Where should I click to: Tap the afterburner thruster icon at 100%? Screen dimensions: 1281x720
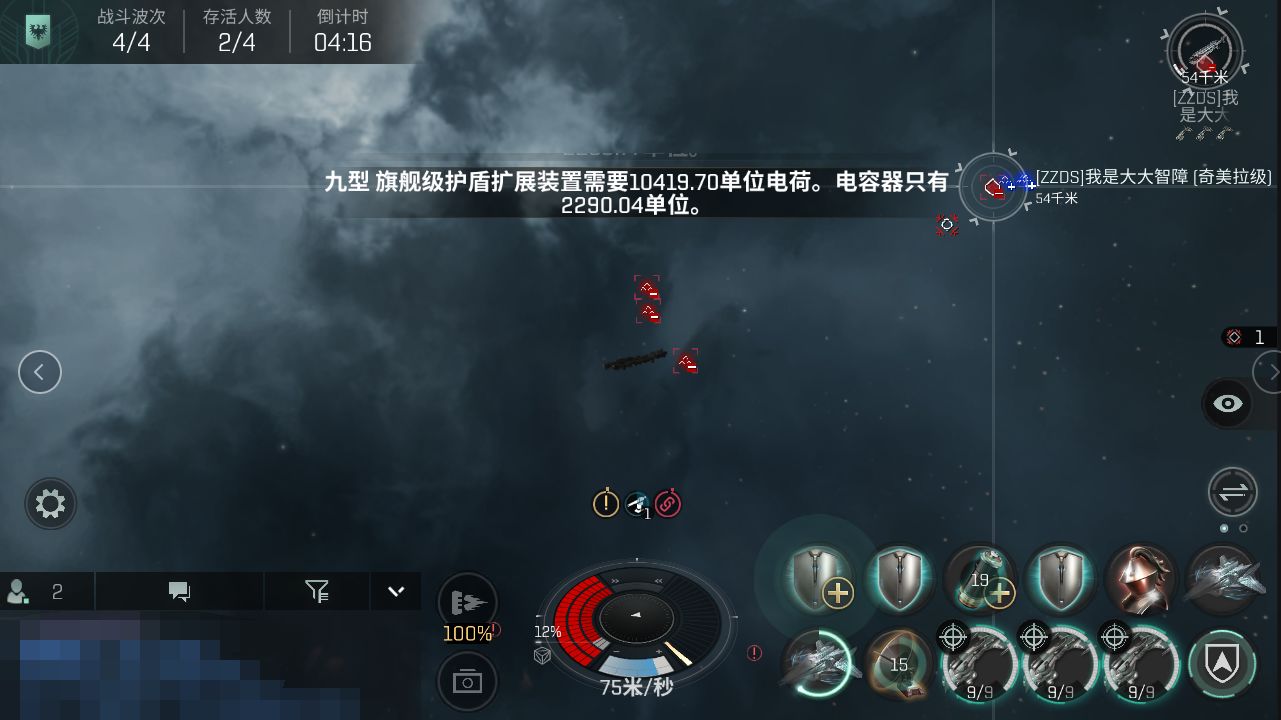[466, 600]
